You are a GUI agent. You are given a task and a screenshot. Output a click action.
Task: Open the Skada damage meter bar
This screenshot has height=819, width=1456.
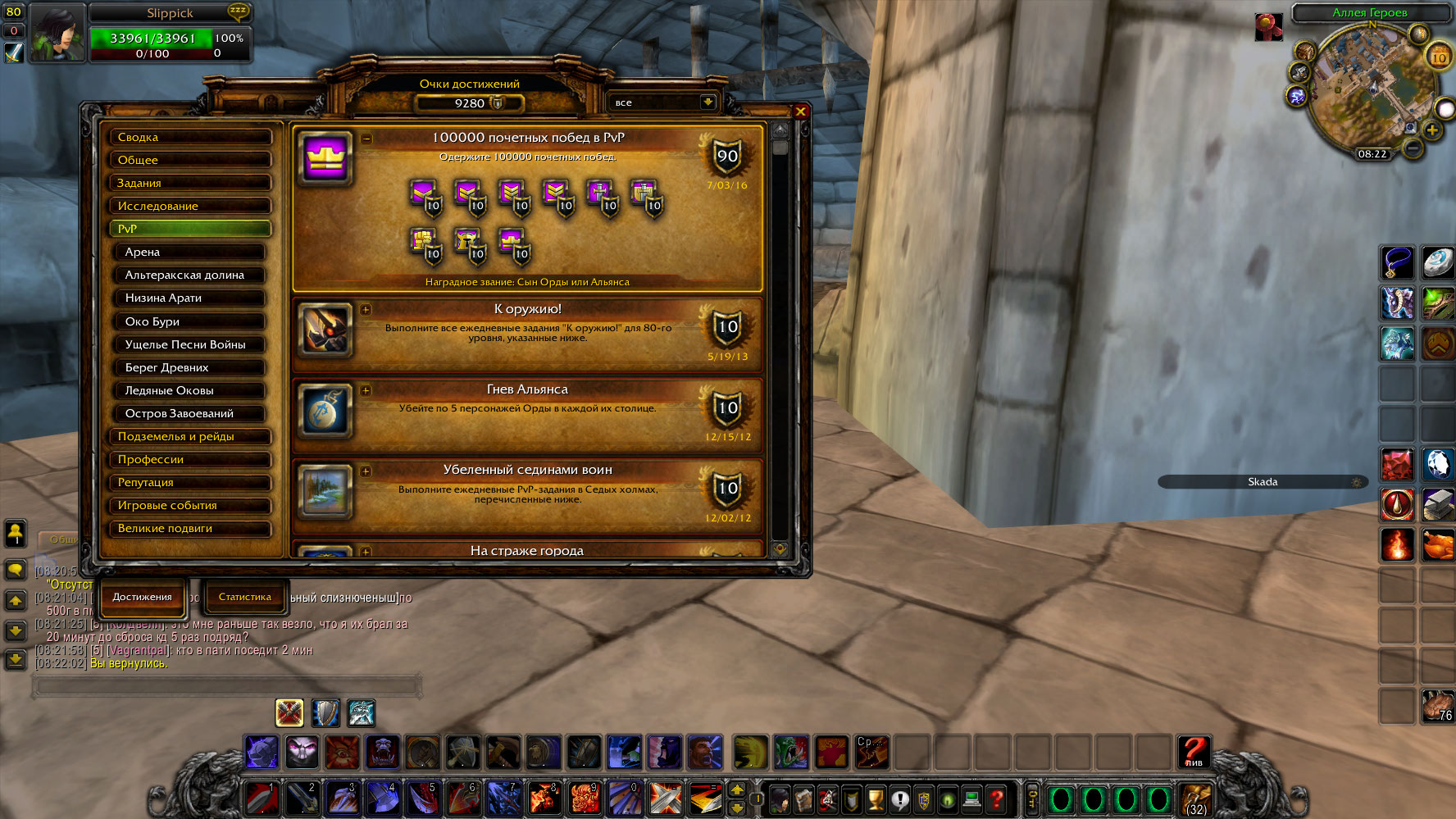[1263, 482]
